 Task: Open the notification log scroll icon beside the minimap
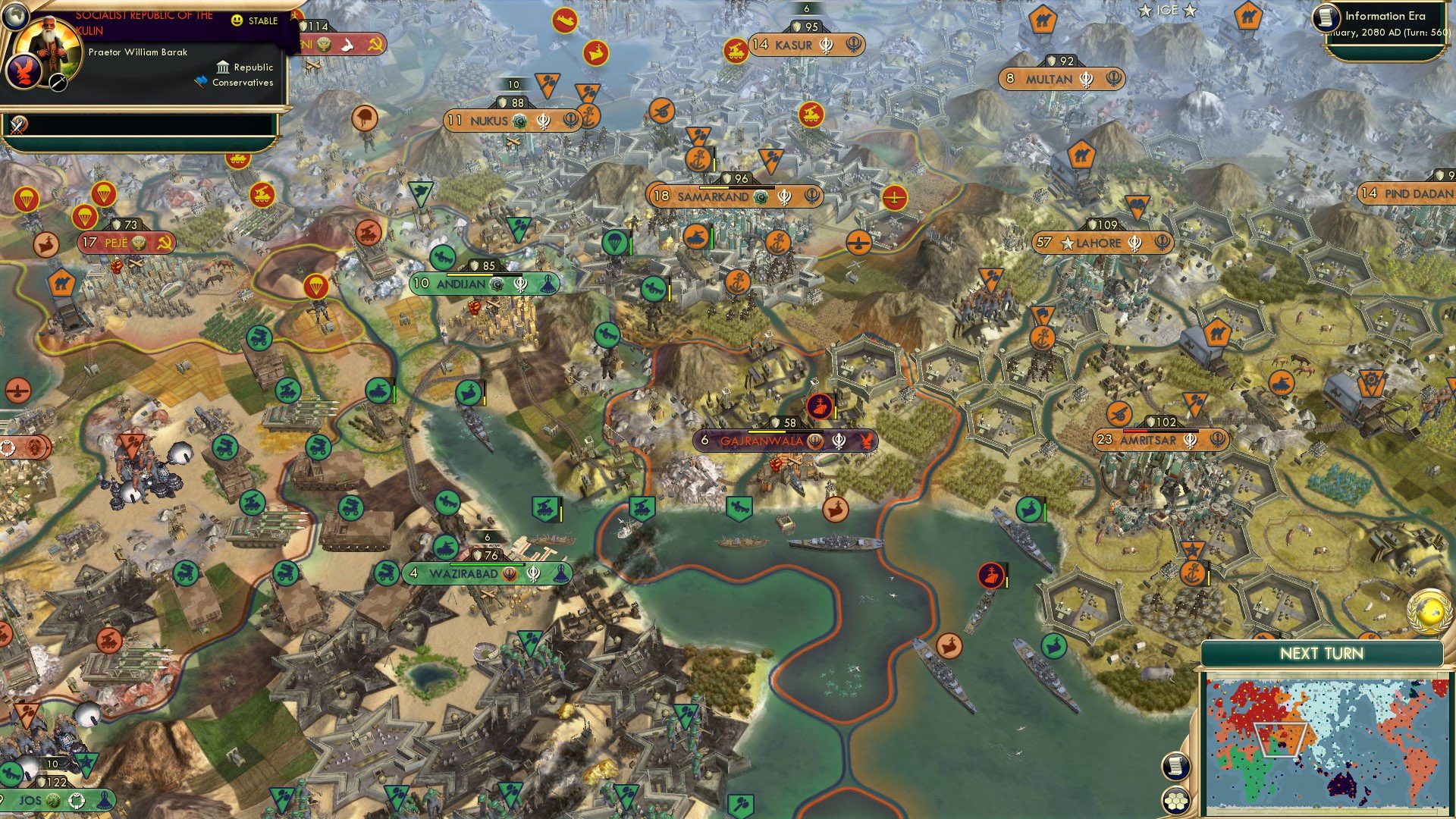(x=1176, y=766)
